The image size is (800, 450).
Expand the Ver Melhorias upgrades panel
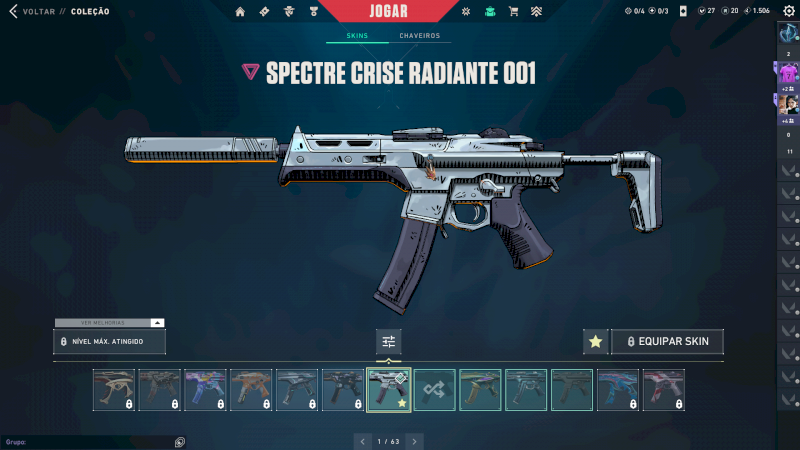[x=109, y=323]
